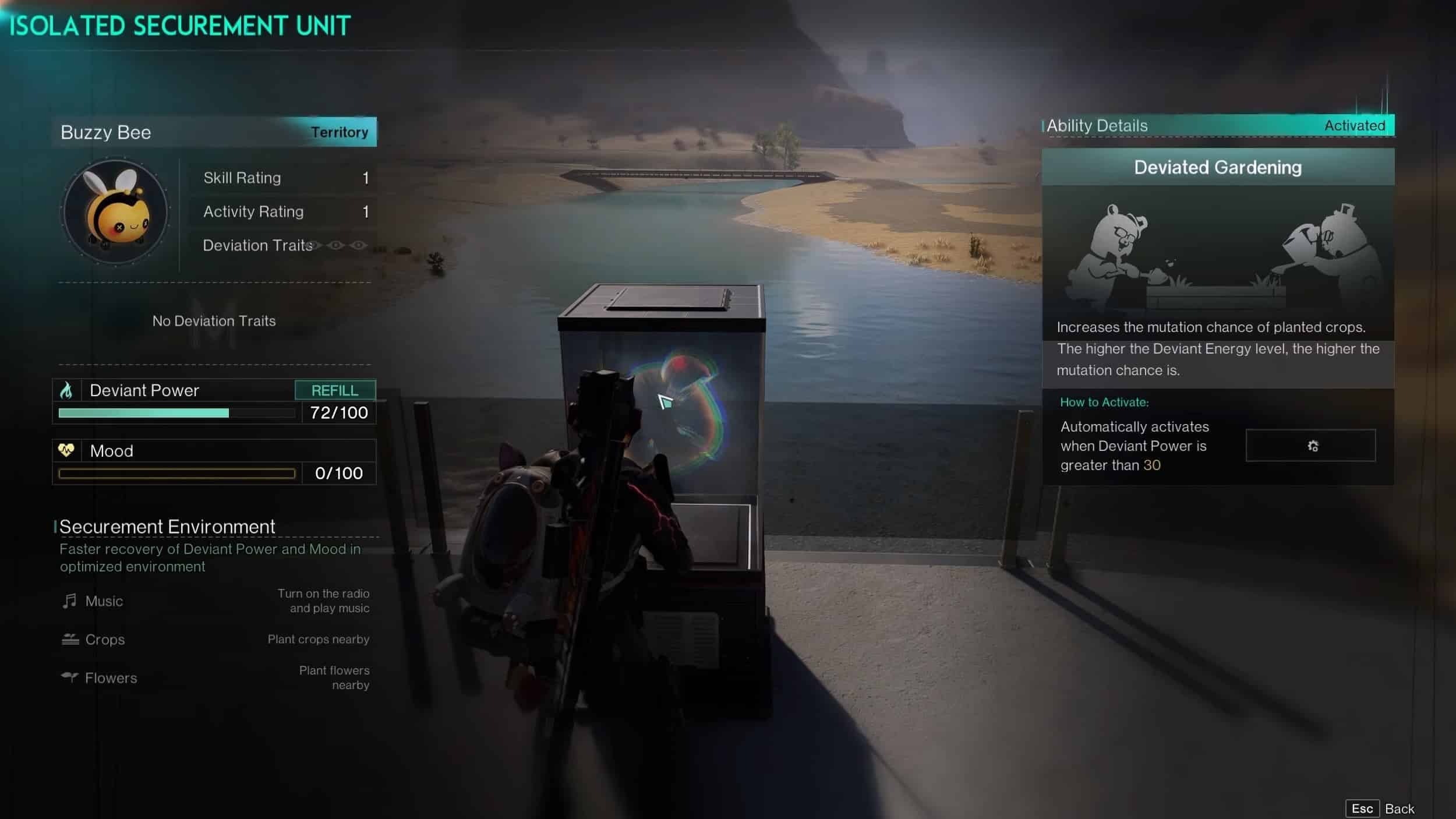Viewport: 1456px width, 819px height.
Task: Refill the Deviant Power
Action: pos(335,390)
